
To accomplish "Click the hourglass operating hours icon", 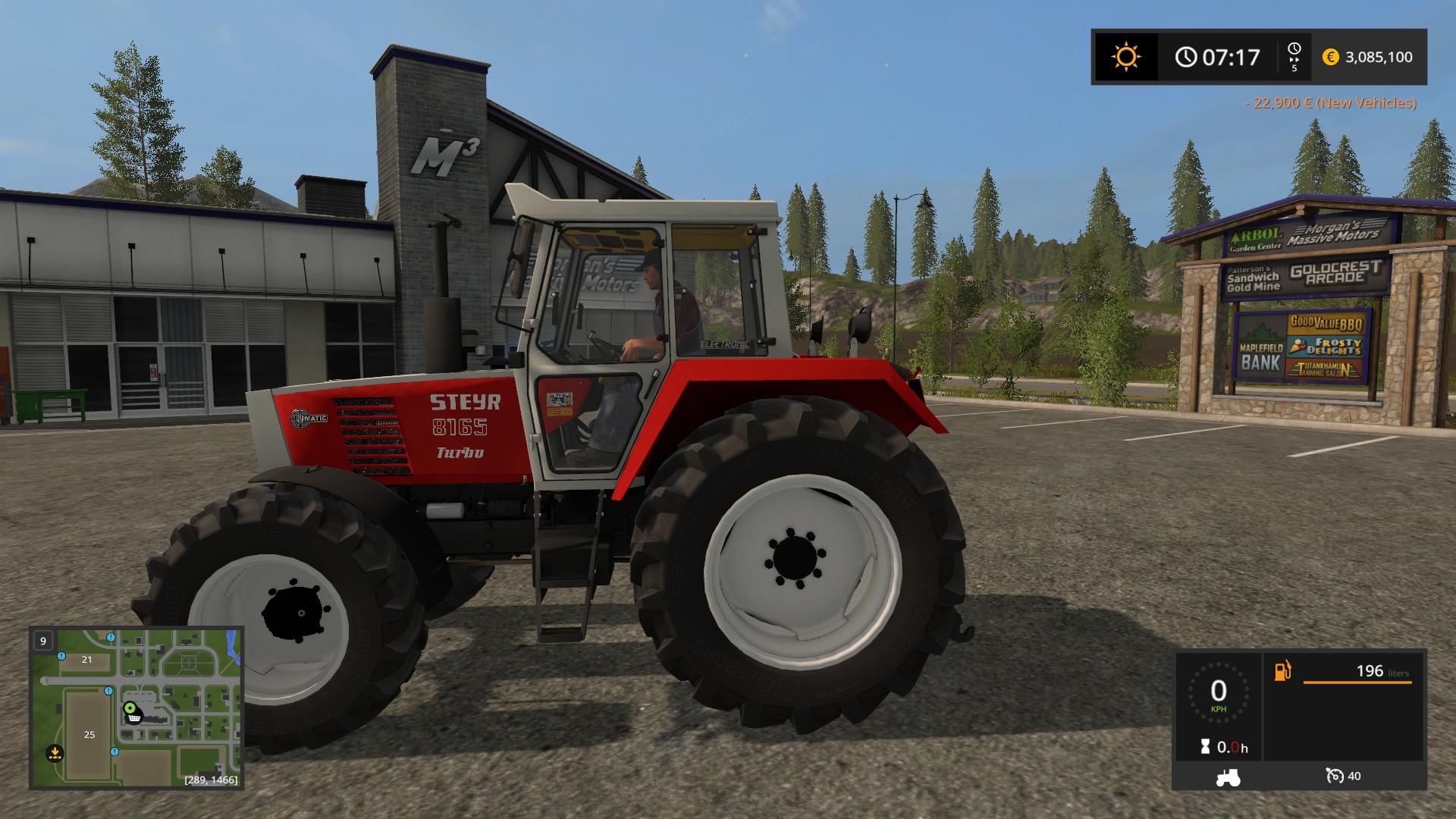I will [1205, 745].
